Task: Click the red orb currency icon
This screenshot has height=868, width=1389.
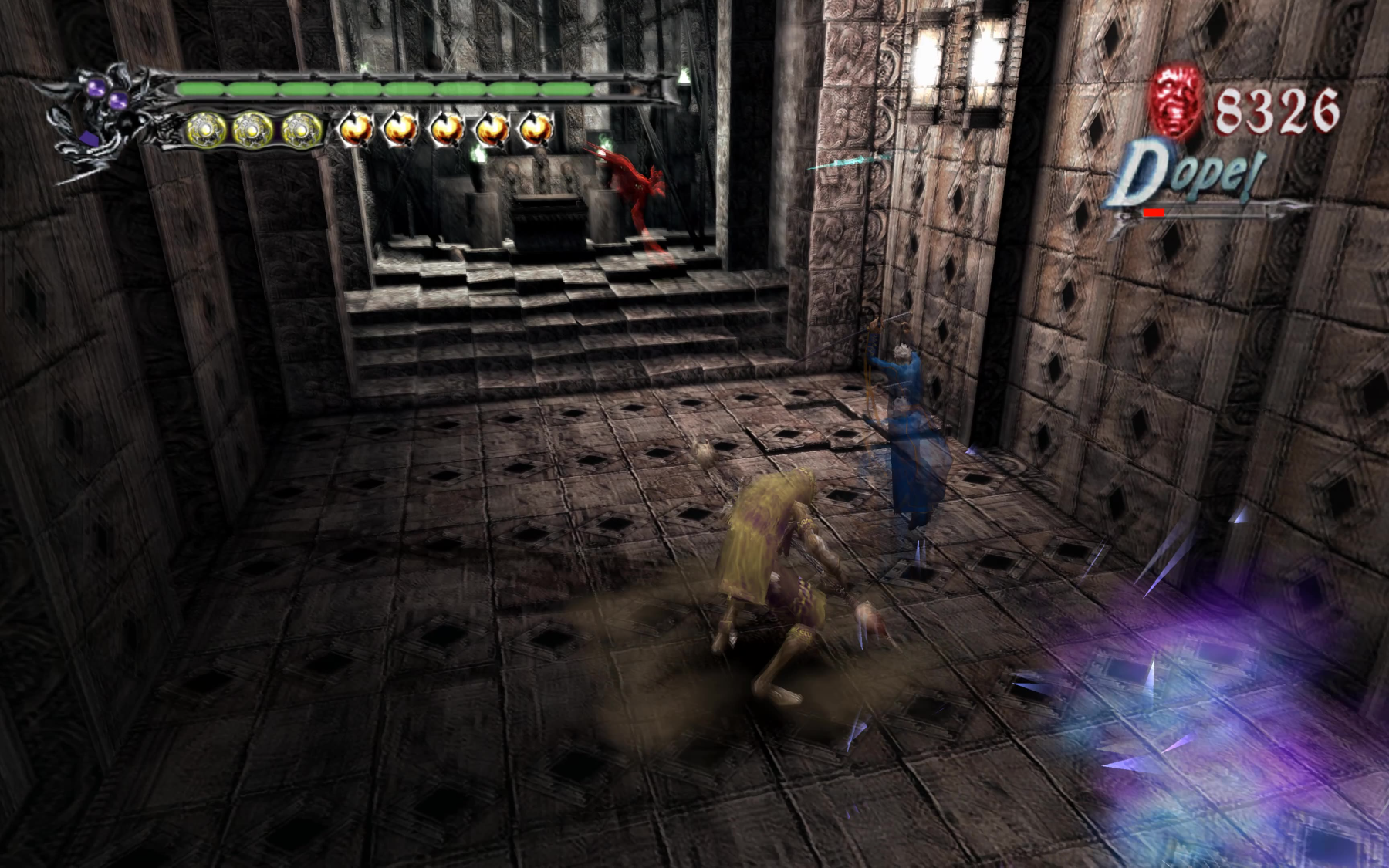Action: (x=1178, y=100)
